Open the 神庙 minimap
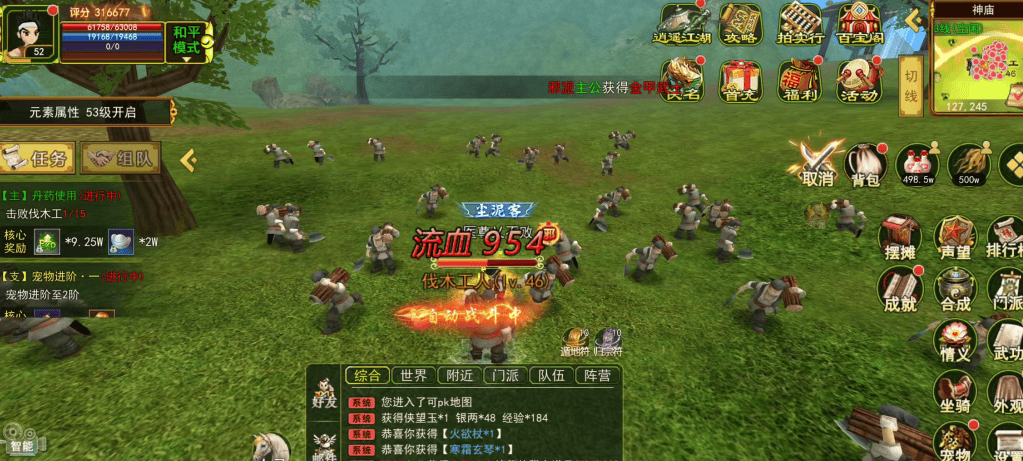This screenshot has width=1023, height=461. (976, 62)
